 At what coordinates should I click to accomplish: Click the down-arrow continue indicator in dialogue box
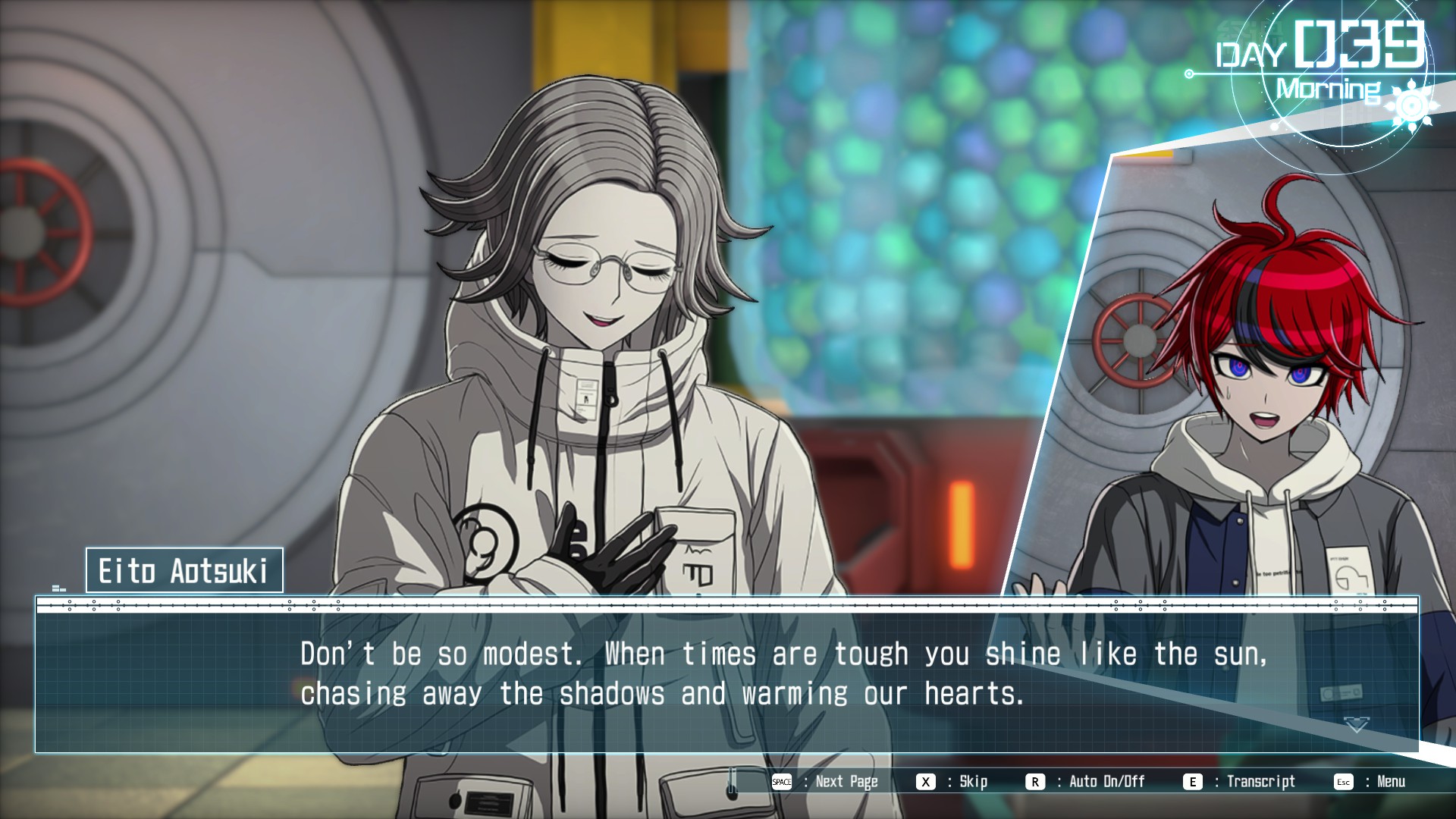(1356, 725)
